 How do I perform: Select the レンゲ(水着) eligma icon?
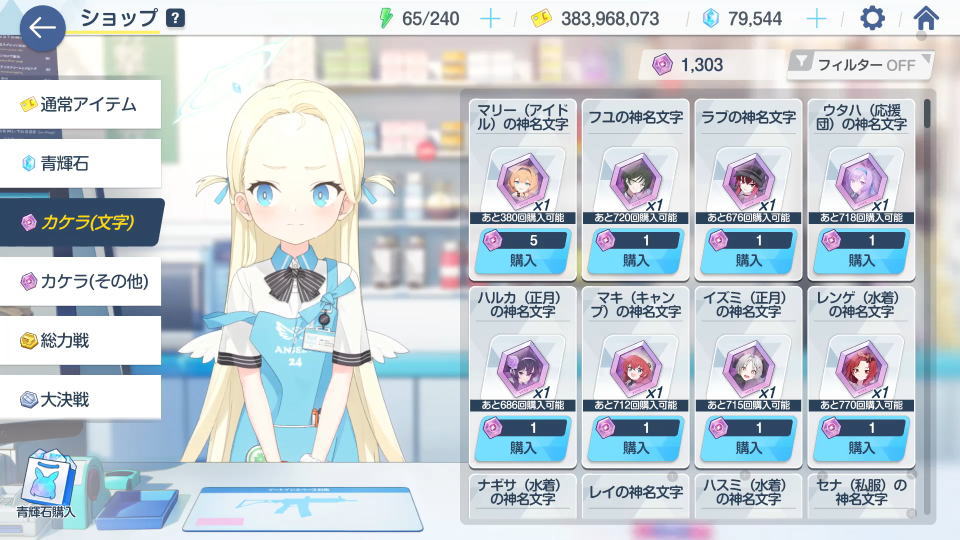(x=862, y=370)
